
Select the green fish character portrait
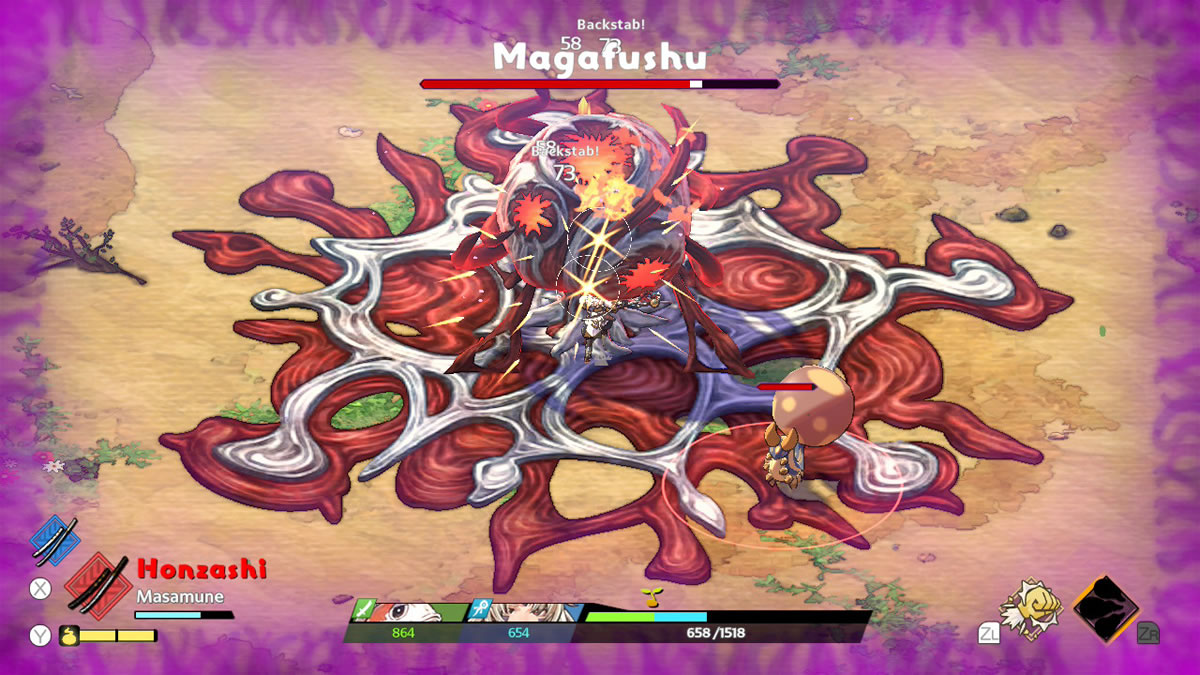[410, 612]
